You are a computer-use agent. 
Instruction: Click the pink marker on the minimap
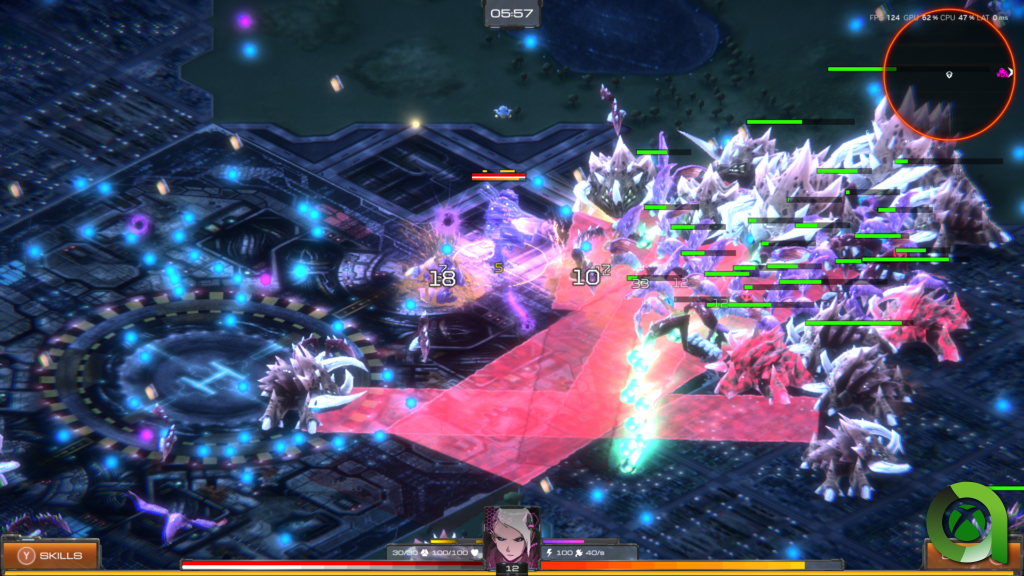tap(1001, 72)
